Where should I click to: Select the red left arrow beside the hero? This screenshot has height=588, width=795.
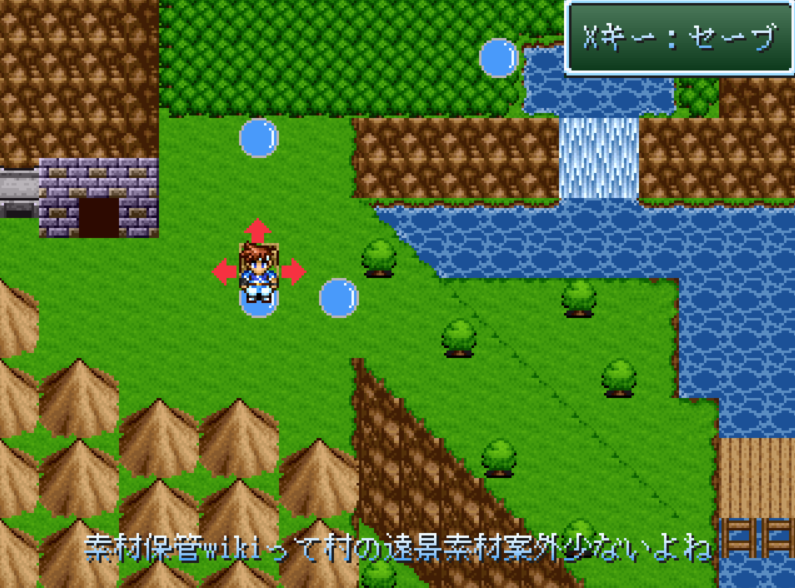[224, 270]
